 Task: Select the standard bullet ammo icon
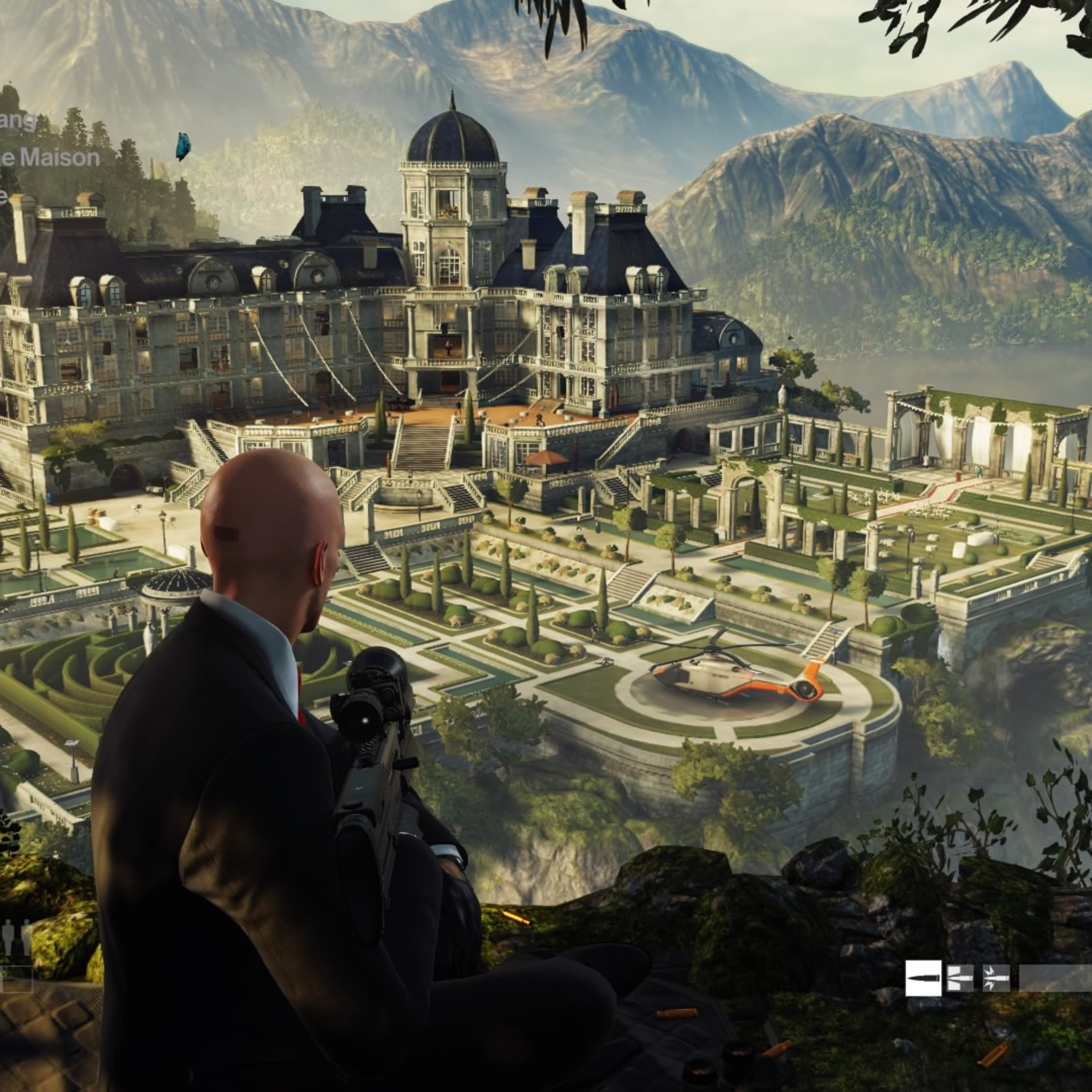coord(923,978)
